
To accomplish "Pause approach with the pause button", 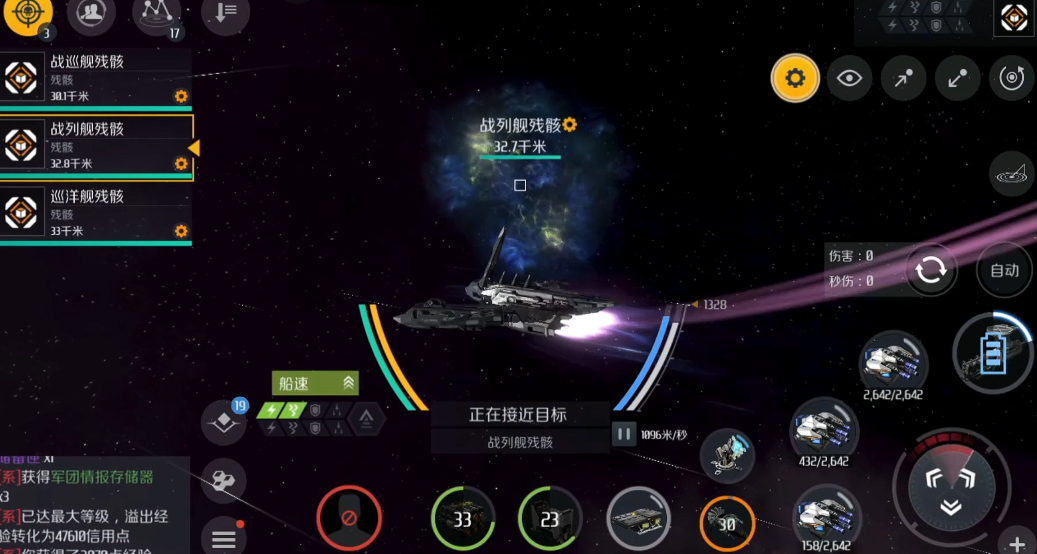I will click(624, 434).
